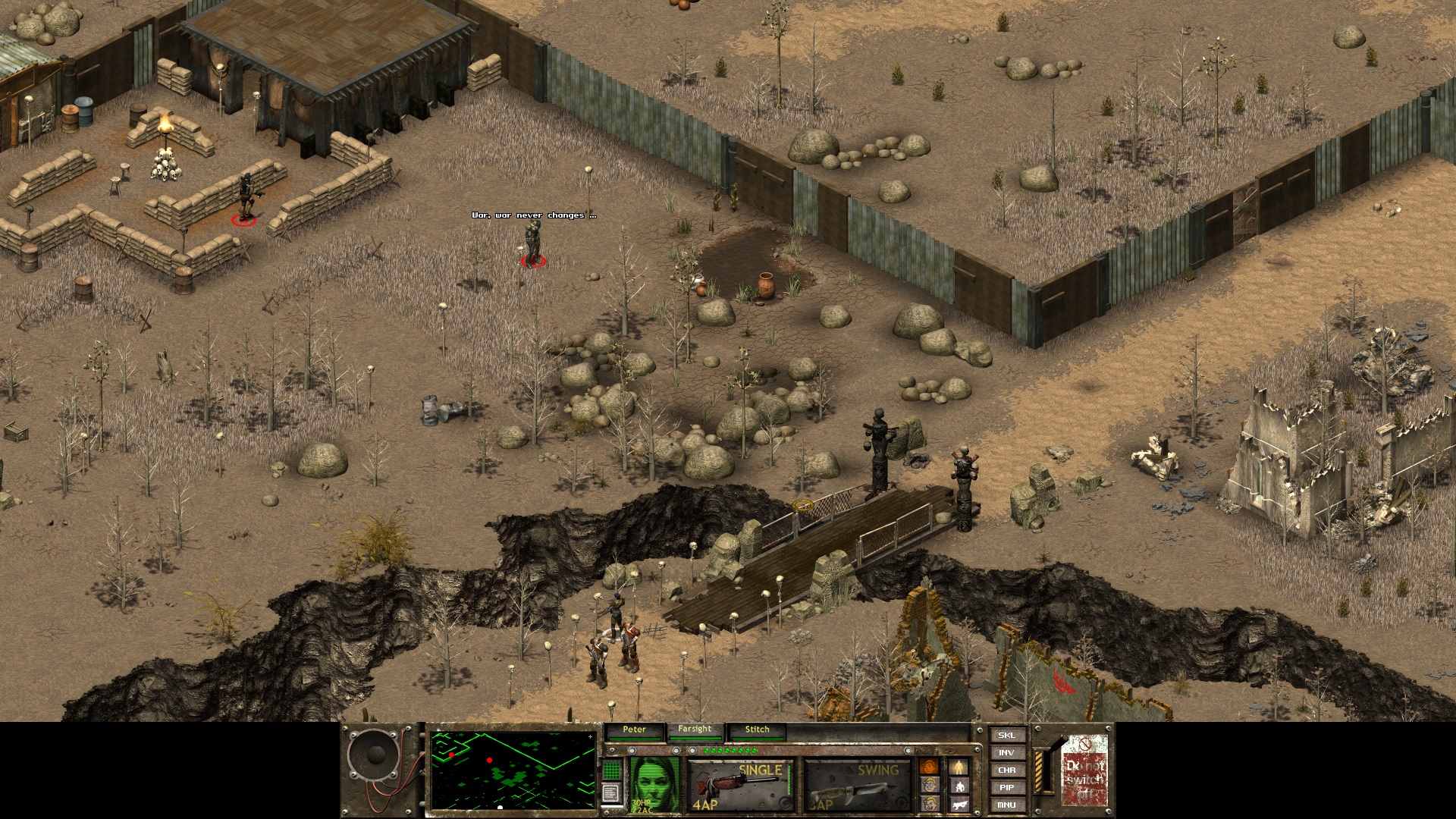Image resolution: width=1456 pixels, height=819 pixels.
Task: Set the prone stance
Action: click(959, 804)
